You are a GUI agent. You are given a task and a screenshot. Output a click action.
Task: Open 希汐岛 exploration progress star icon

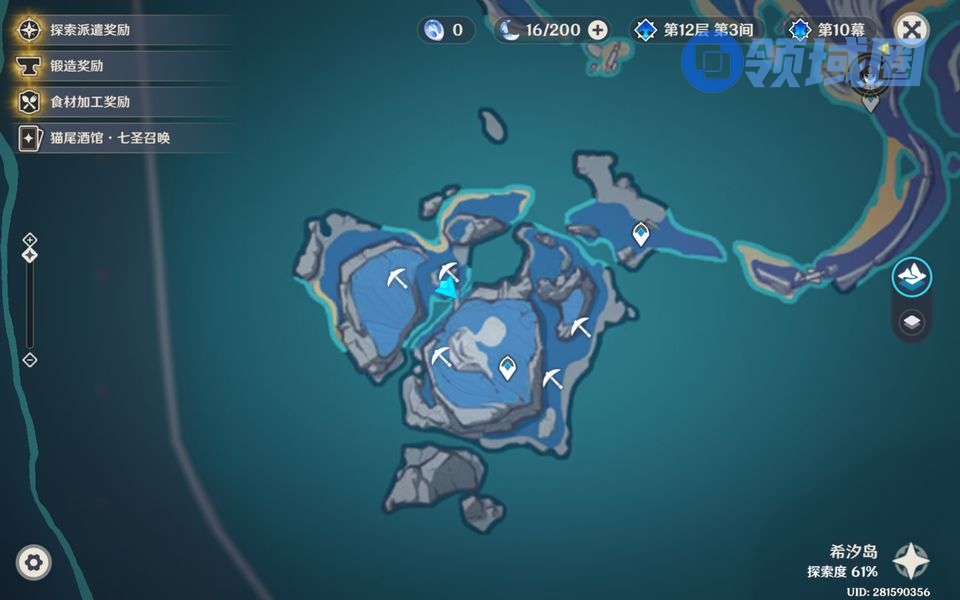click(910, 561)
